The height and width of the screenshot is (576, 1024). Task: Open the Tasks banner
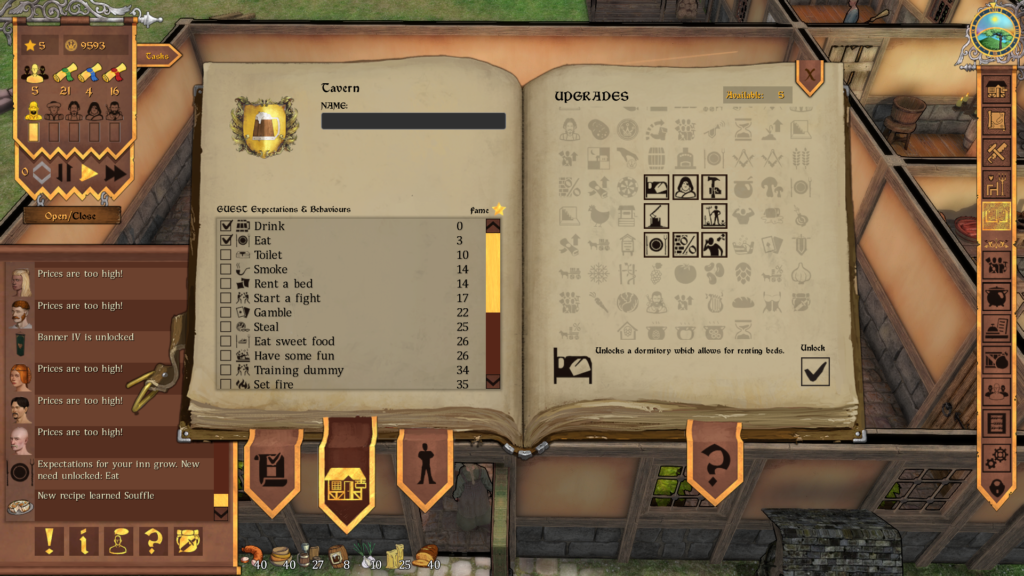tap(157, 56)
